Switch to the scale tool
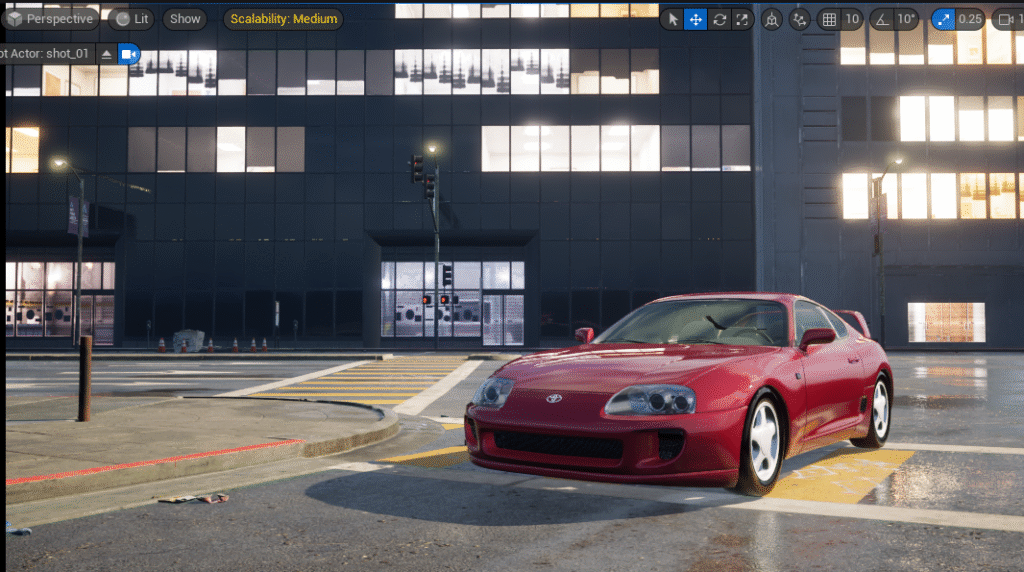 click(741, 19)
